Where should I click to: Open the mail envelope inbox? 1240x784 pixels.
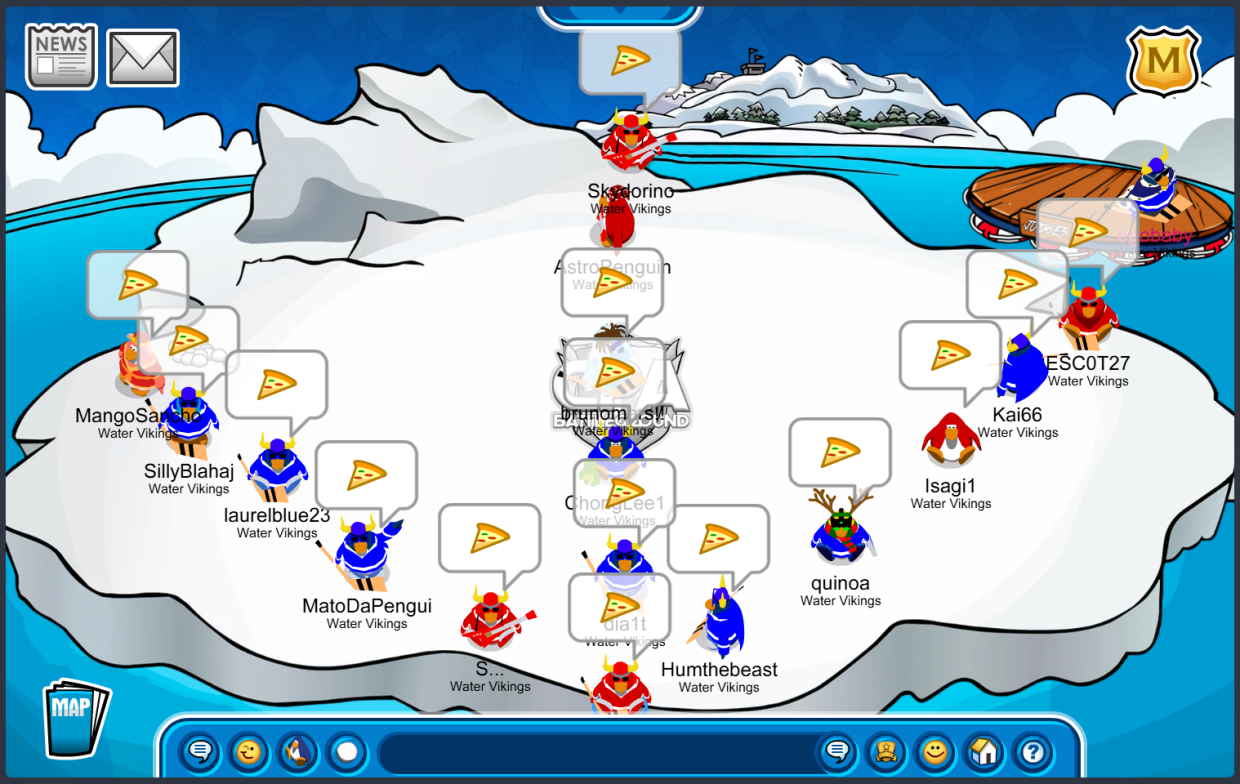coord(142,57)
